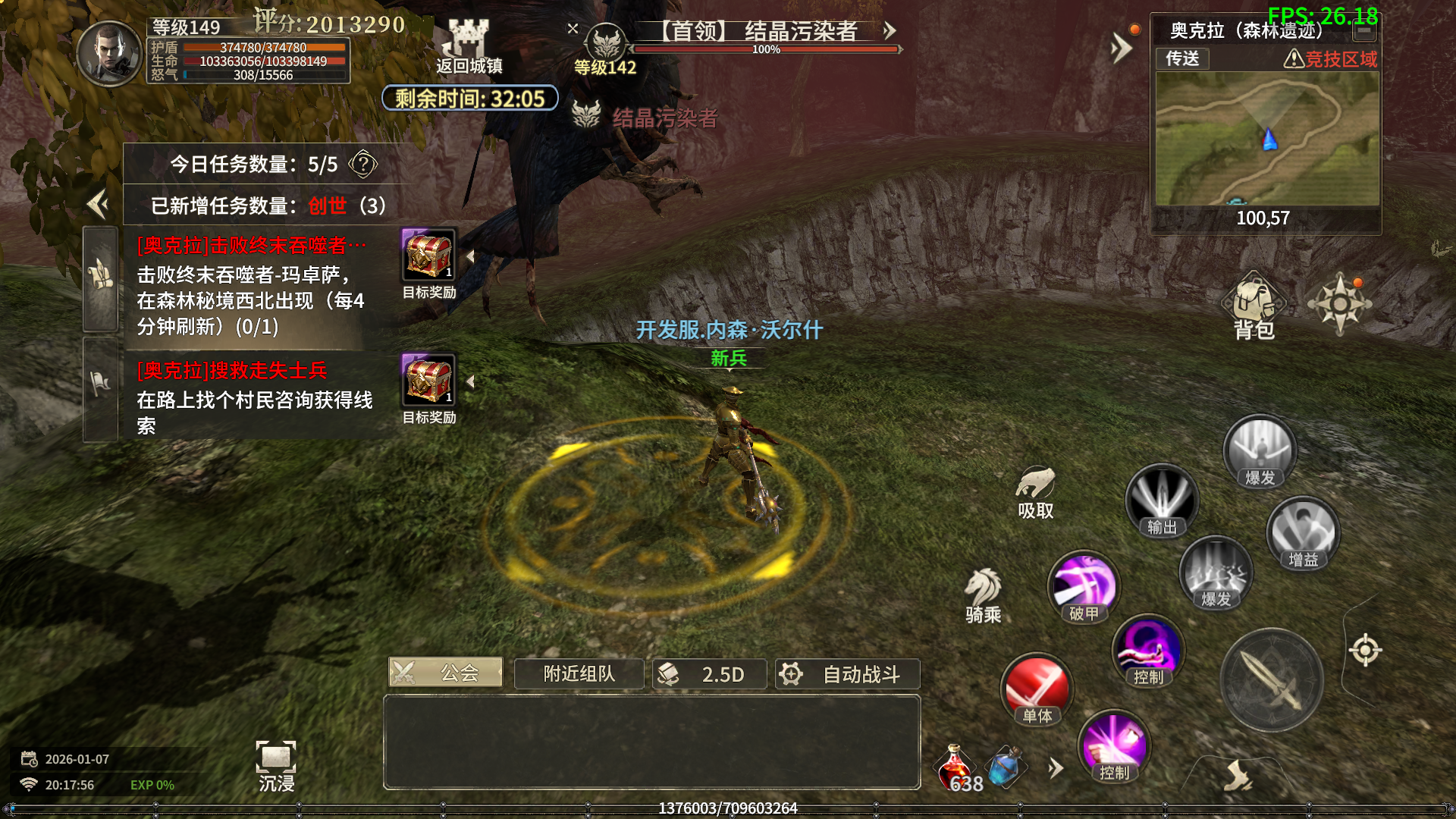The height and width of the screenshot is (819, 1456).
Task: Return to town via 返回城镇
Action: tap(469, 47)
